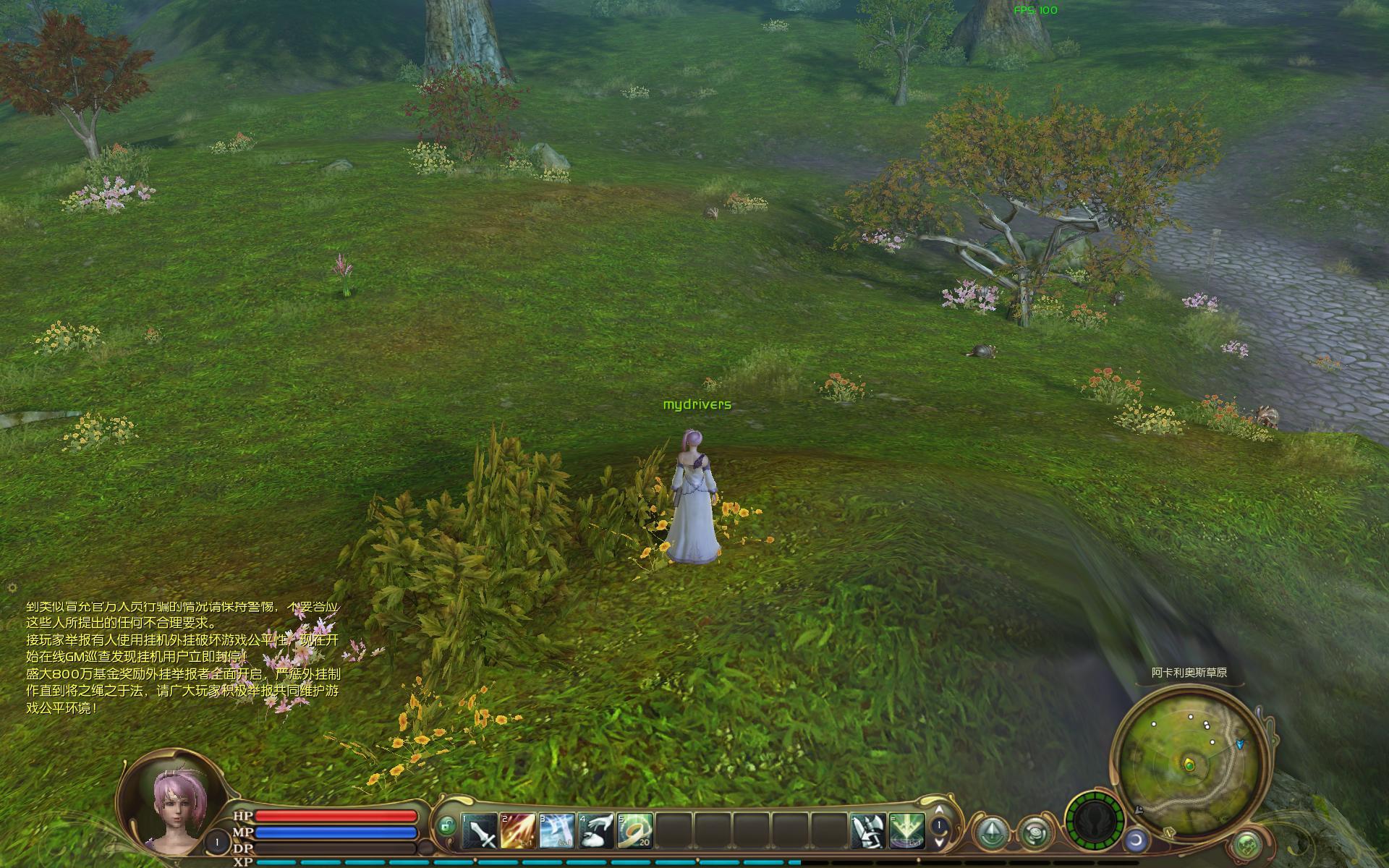Click the yellow system chat message text
The height and width of the screenshot is (868, 1389).
pos(182,657)
